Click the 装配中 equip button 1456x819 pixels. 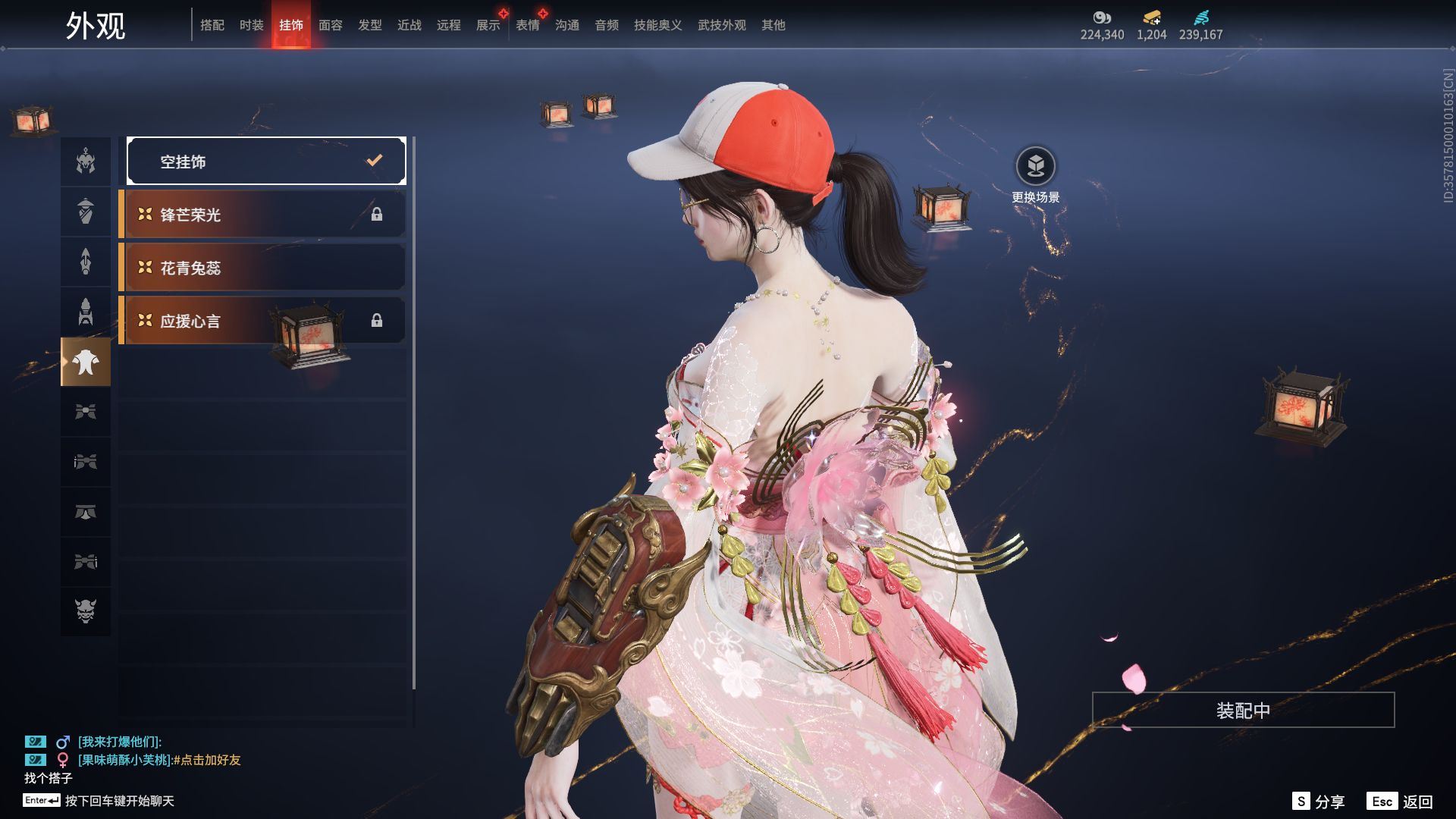tap(1243, 710)
